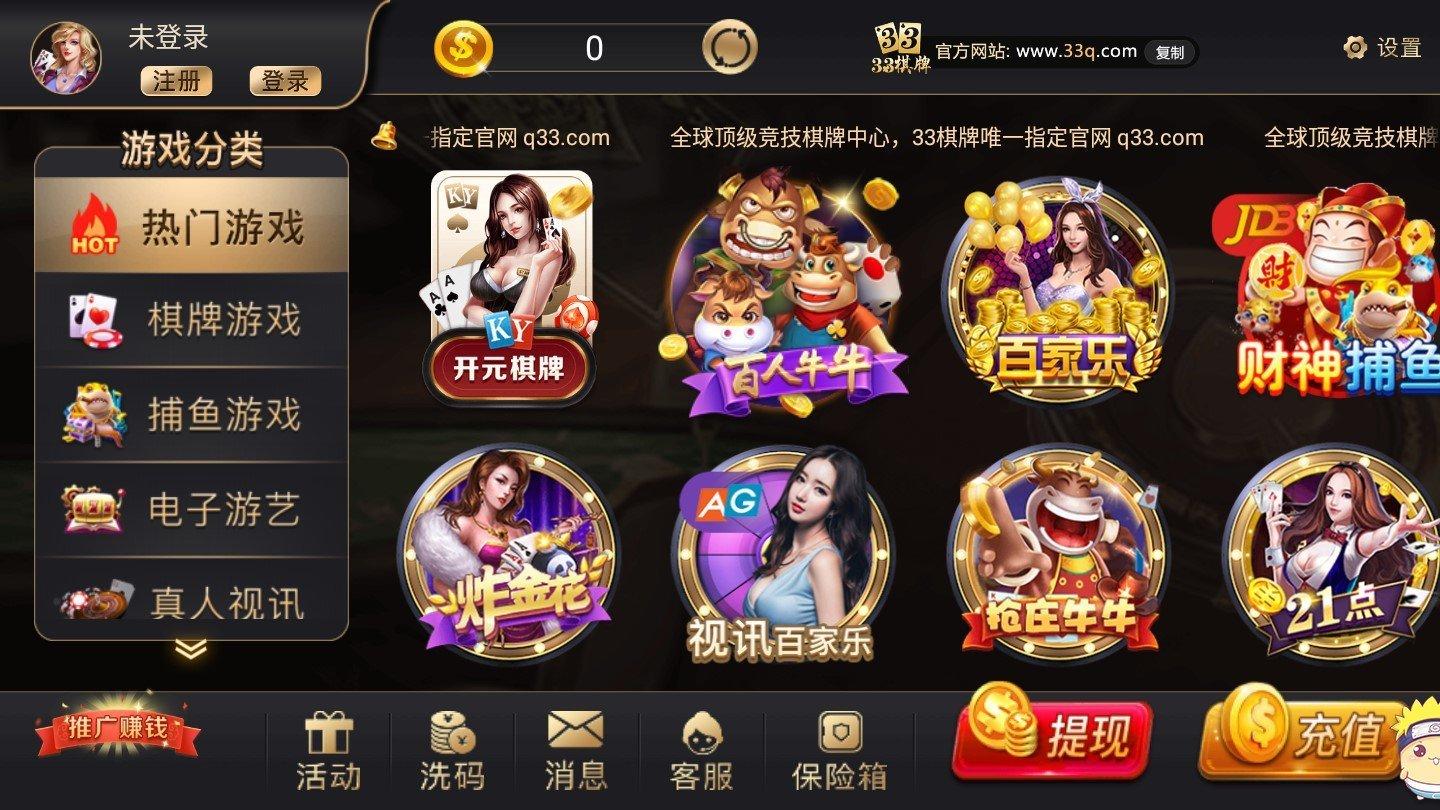This screenshot has height=810, width=1440.
Task: Open 棋牌游戏 card games category
Action: (x=190, y=318)
